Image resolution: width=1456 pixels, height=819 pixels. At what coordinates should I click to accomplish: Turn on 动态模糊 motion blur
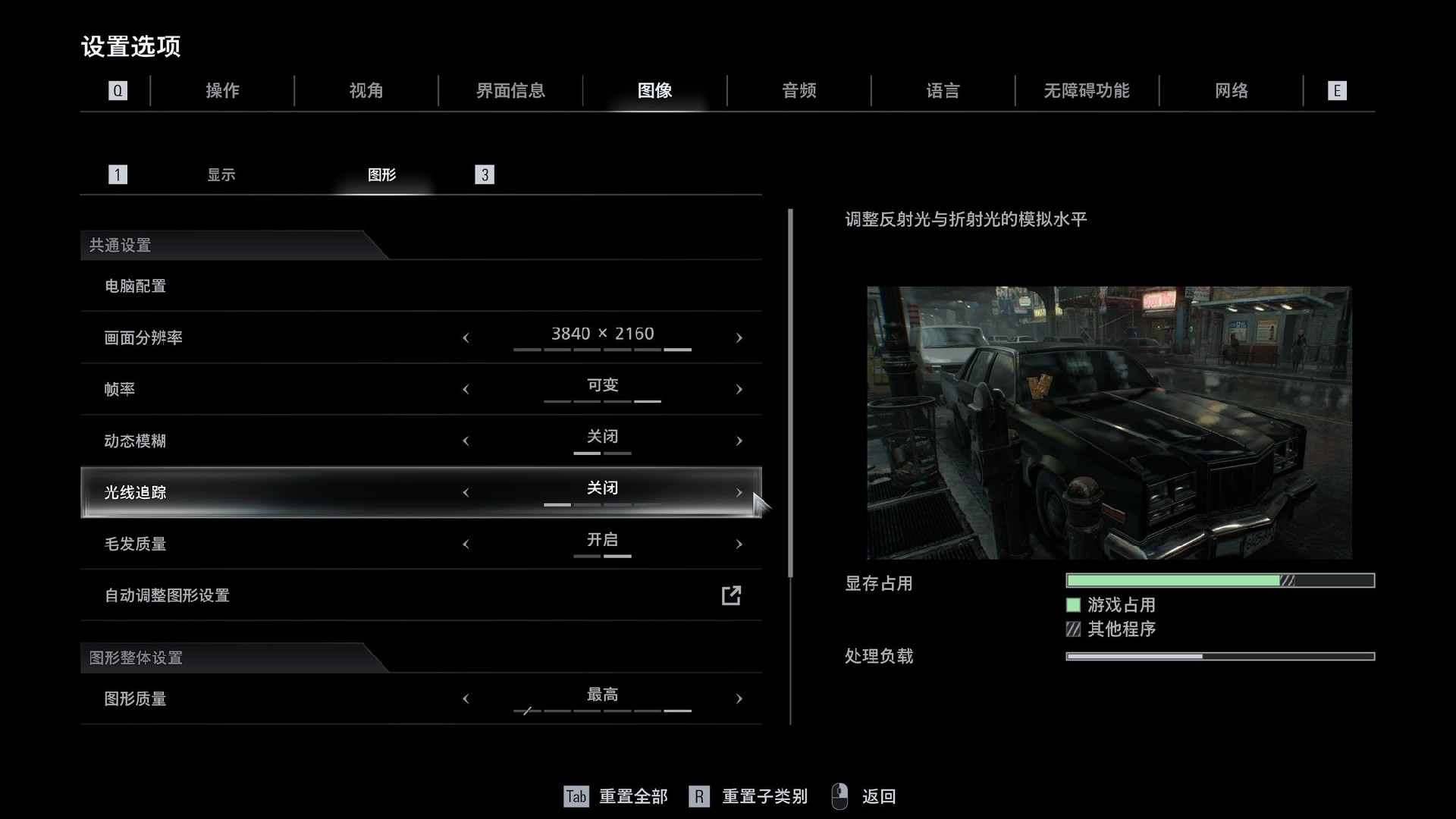click(x=739, y=441)
